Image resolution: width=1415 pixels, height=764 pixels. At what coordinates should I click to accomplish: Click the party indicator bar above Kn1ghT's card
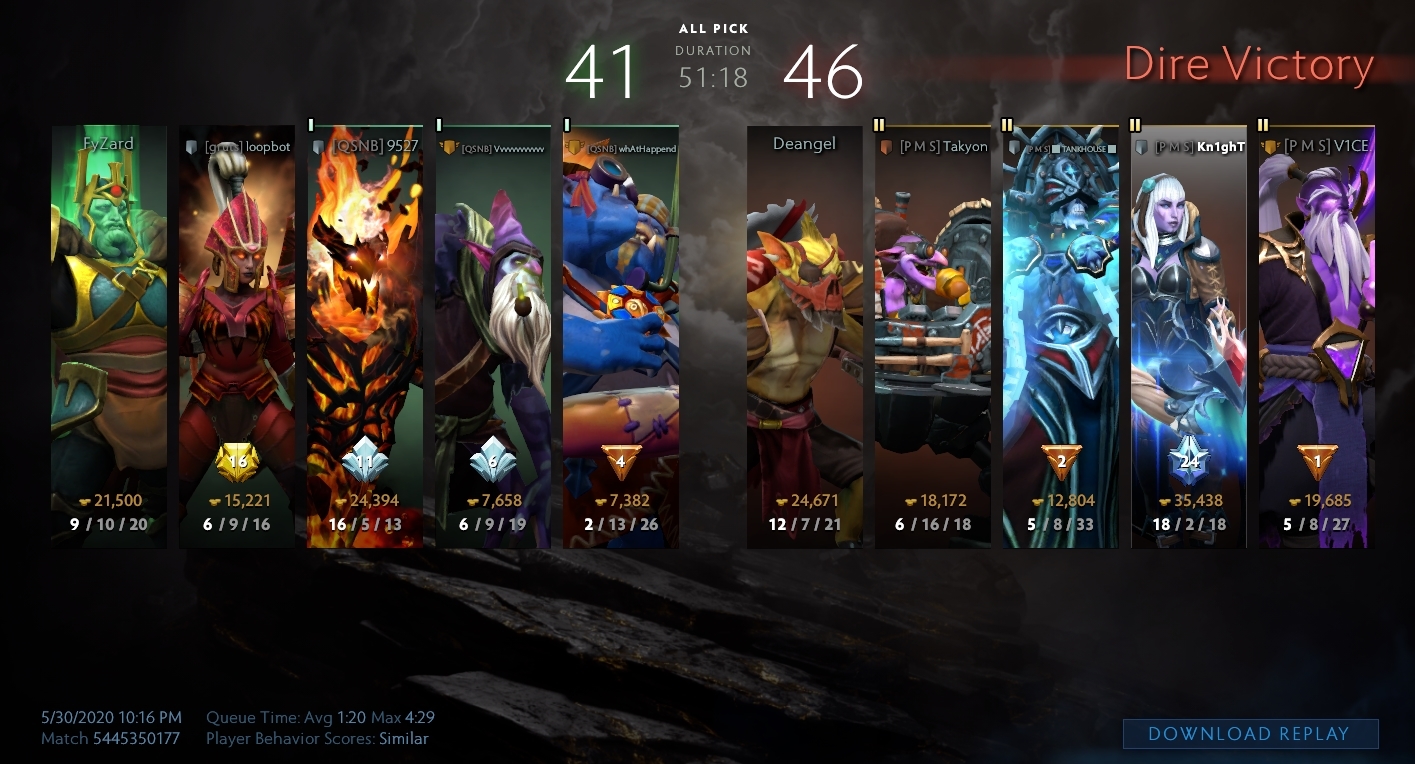coord(1136,125)
